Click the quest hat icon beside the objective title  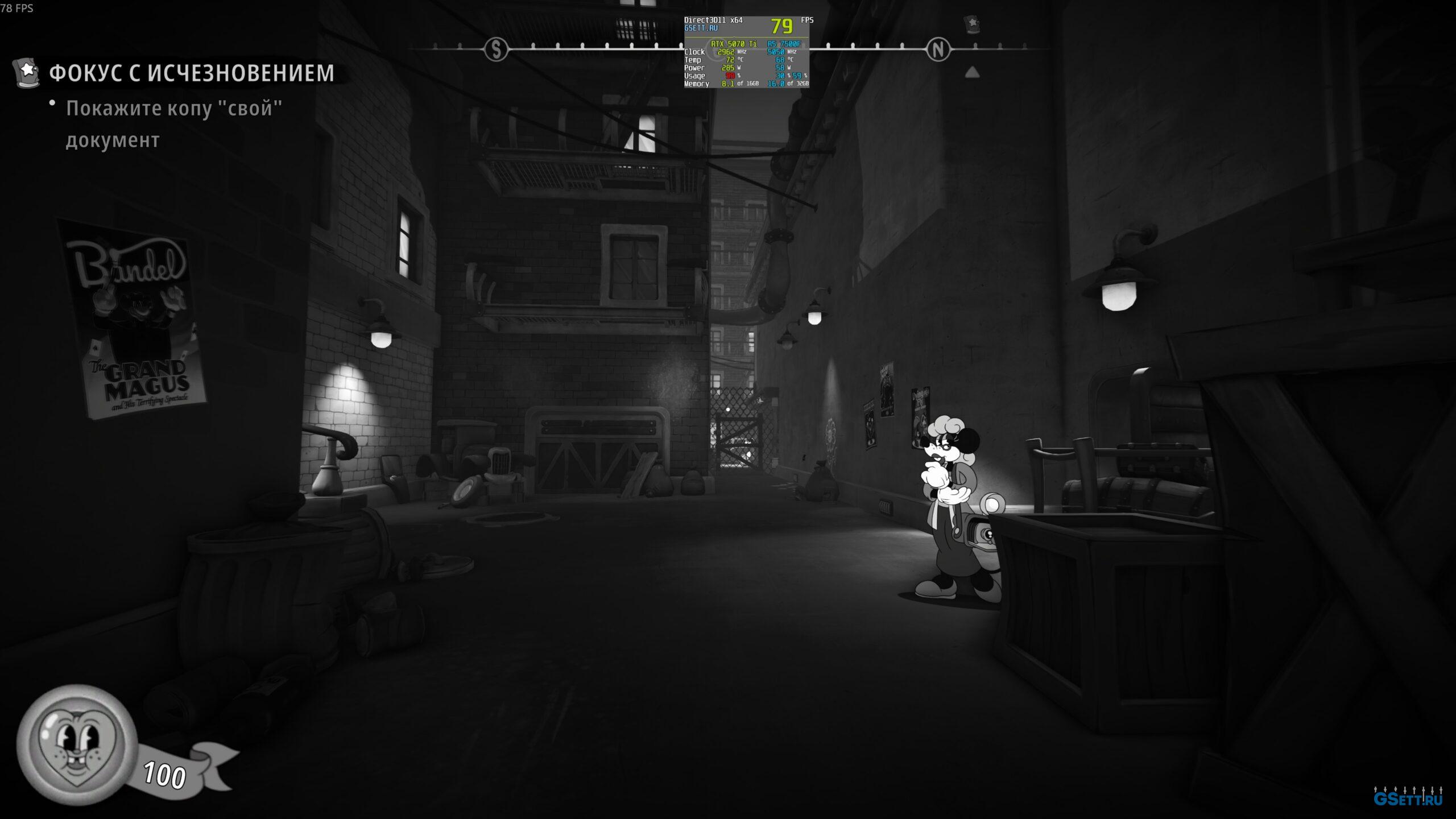(x=27, y=72)
